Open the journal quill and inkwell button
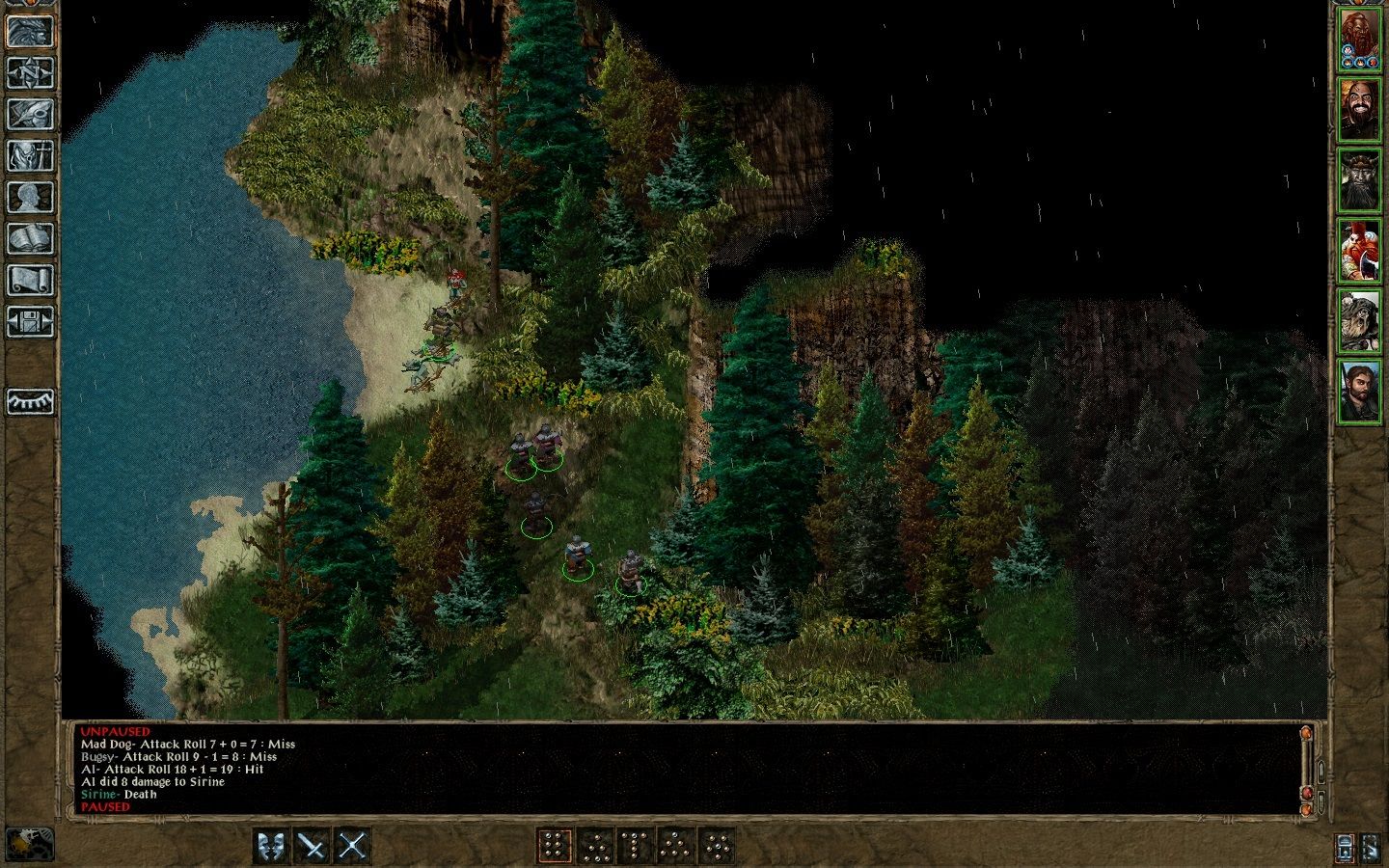 30,114
